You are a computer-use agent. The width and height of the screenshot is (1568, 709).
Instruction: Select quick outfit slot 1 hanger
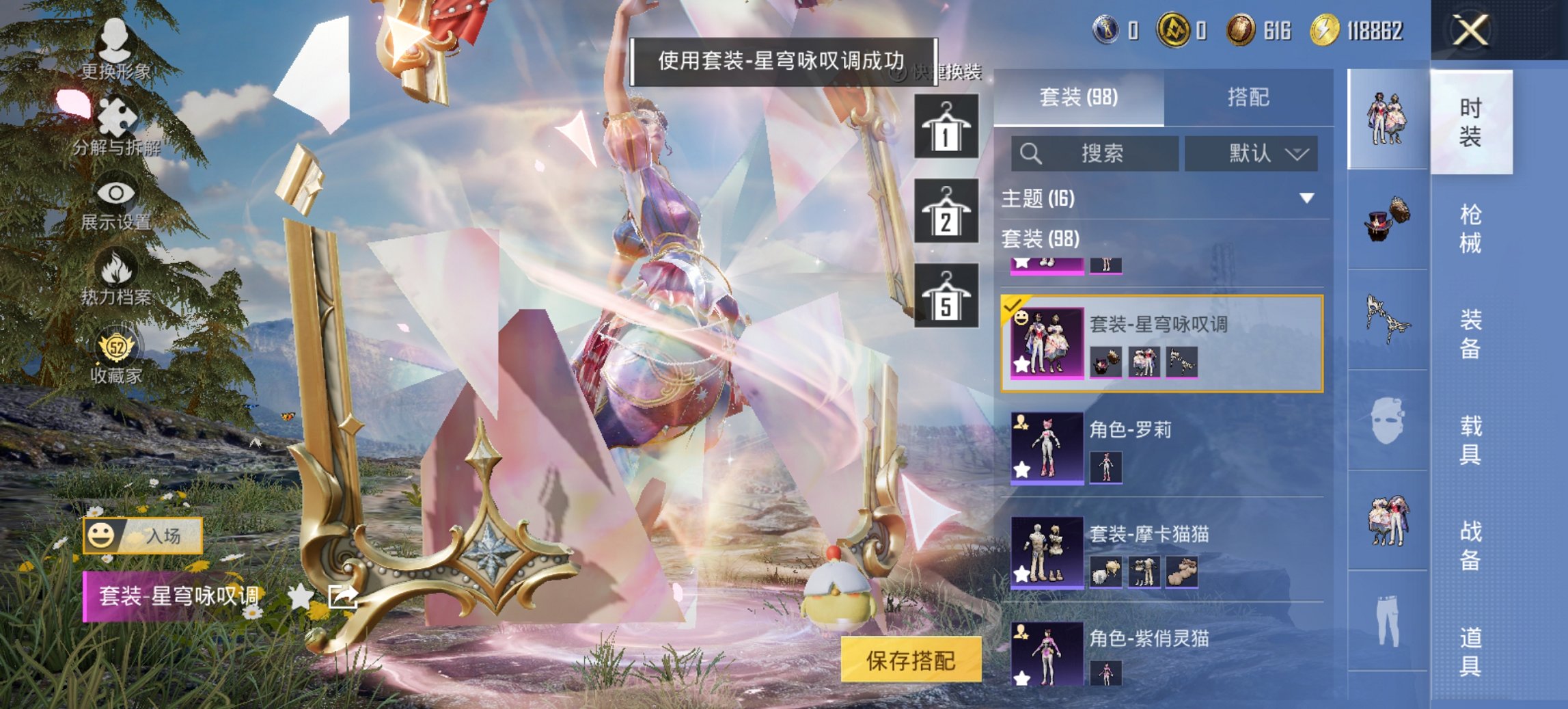pos(946,128)
